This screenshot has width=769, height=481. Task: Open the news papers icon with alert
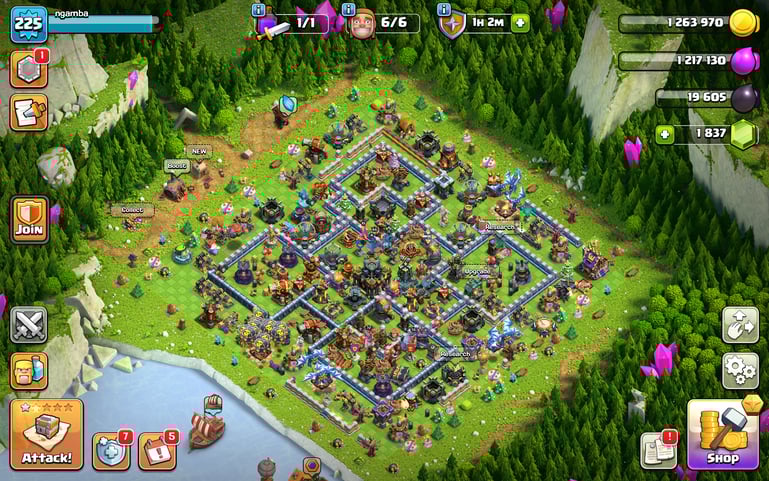tap(658, 449)
